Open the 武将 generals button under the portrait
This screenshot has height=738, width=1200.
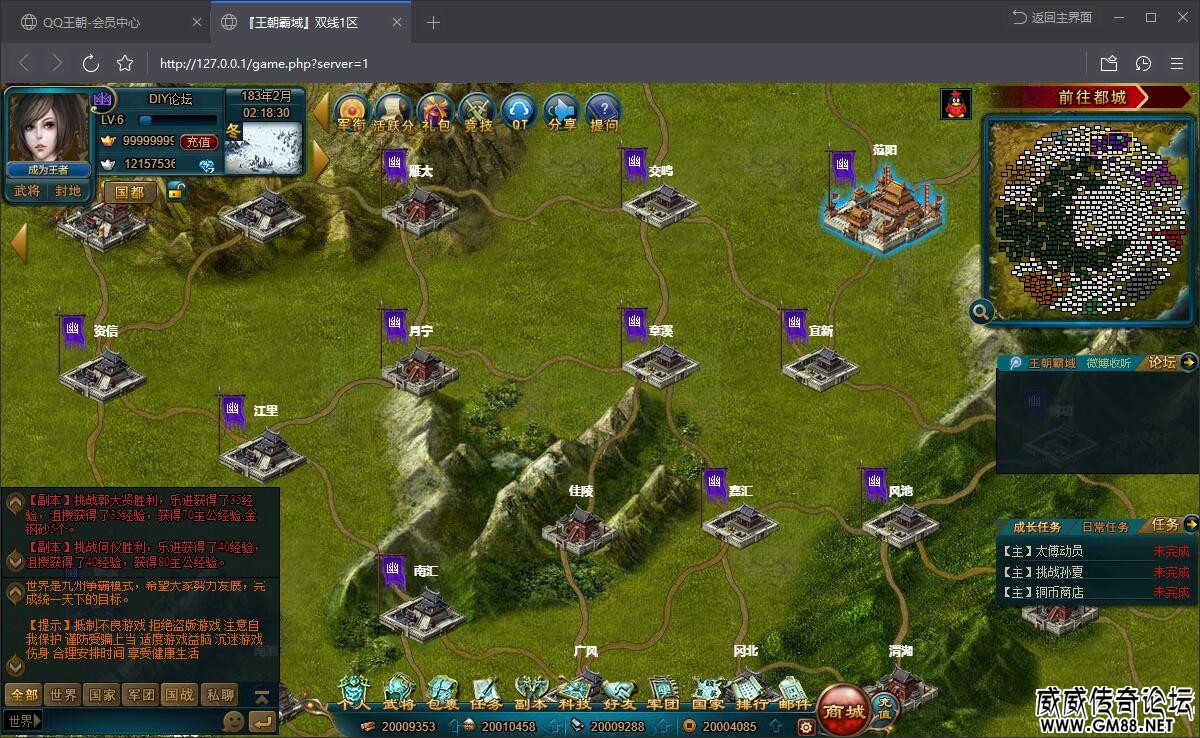point(27,191)
